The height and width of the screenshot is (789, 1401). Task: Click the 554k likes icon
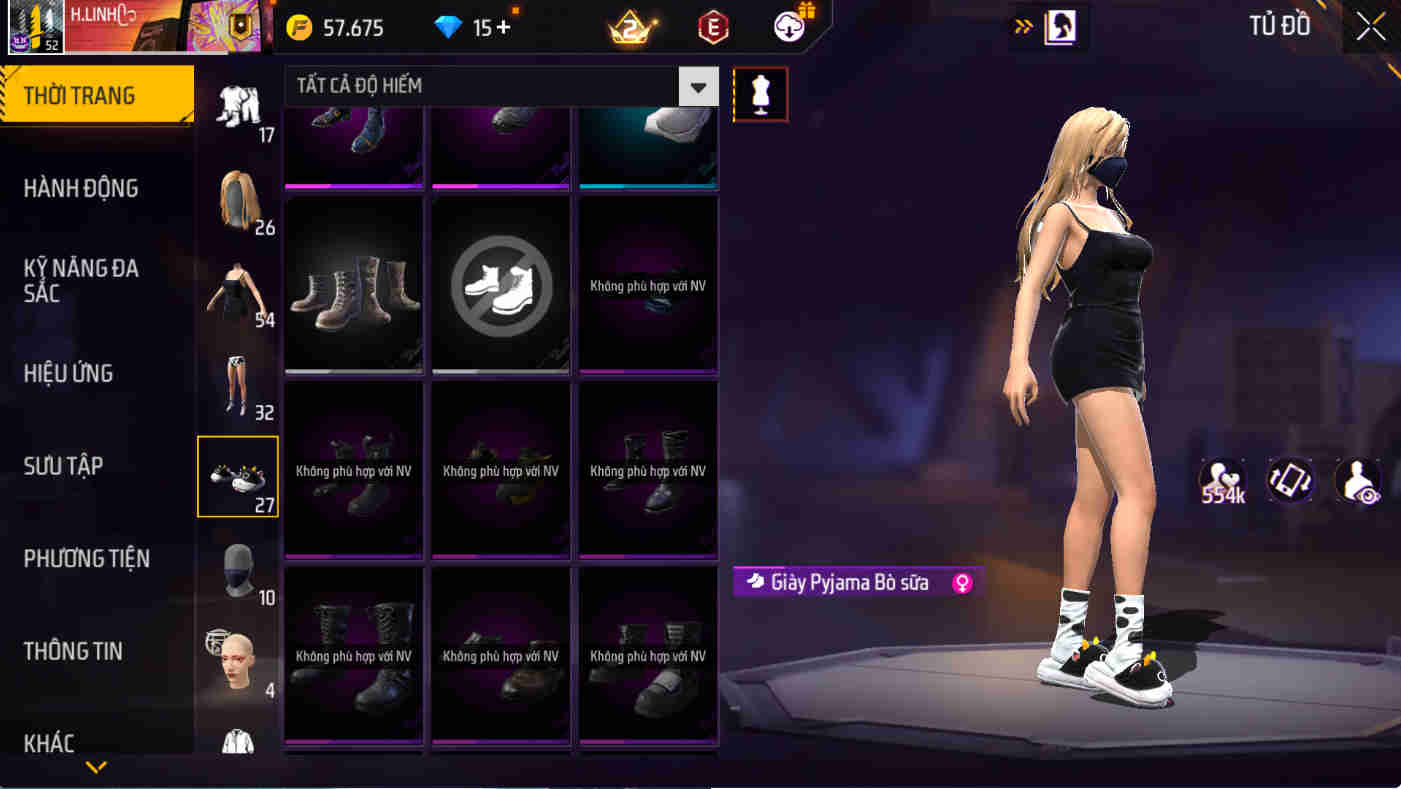pyautogui.click(x=1221, y=481)
